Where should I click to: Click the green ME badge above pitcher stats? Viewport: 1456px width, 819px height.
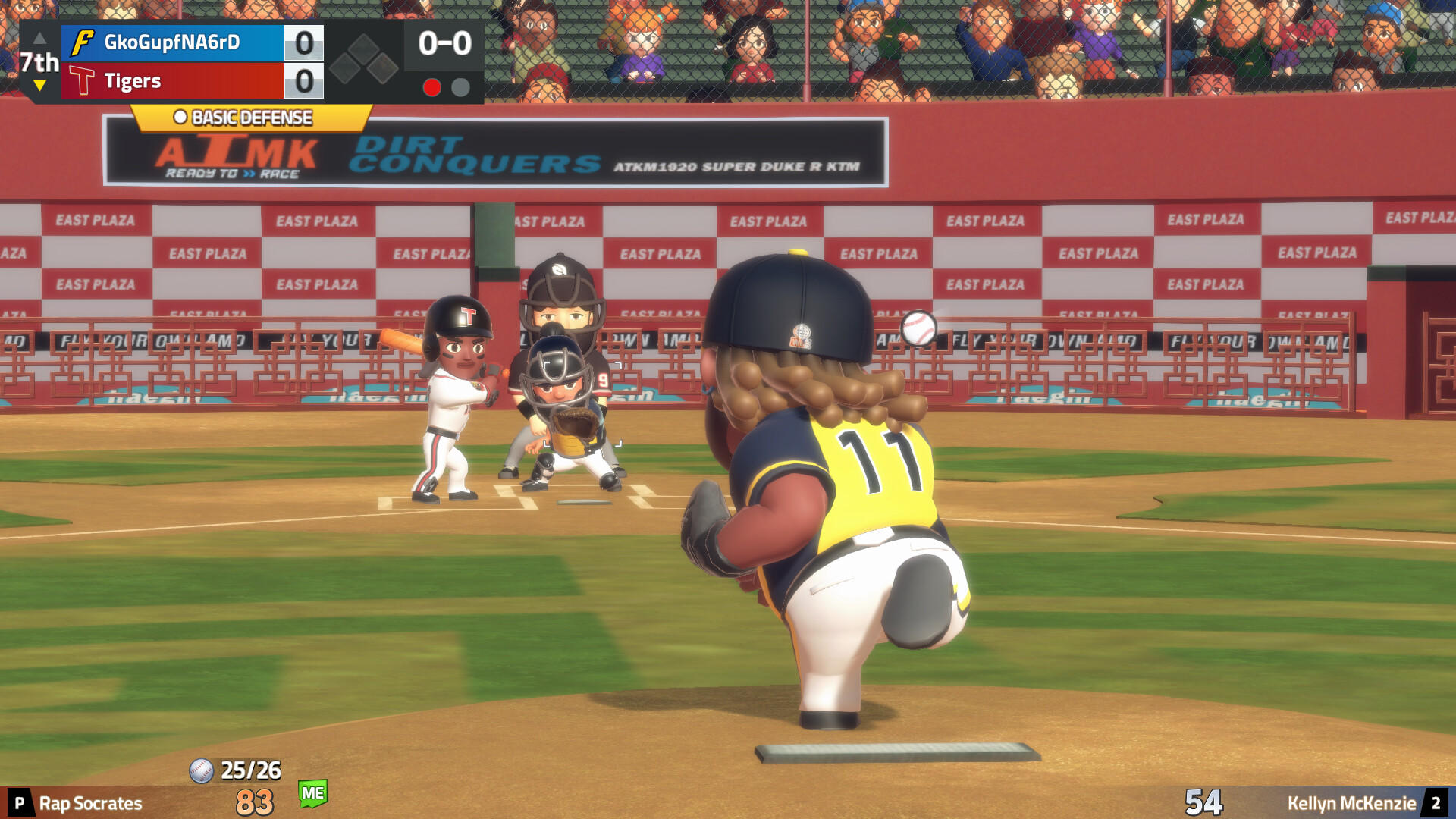[x=313, y=792]
